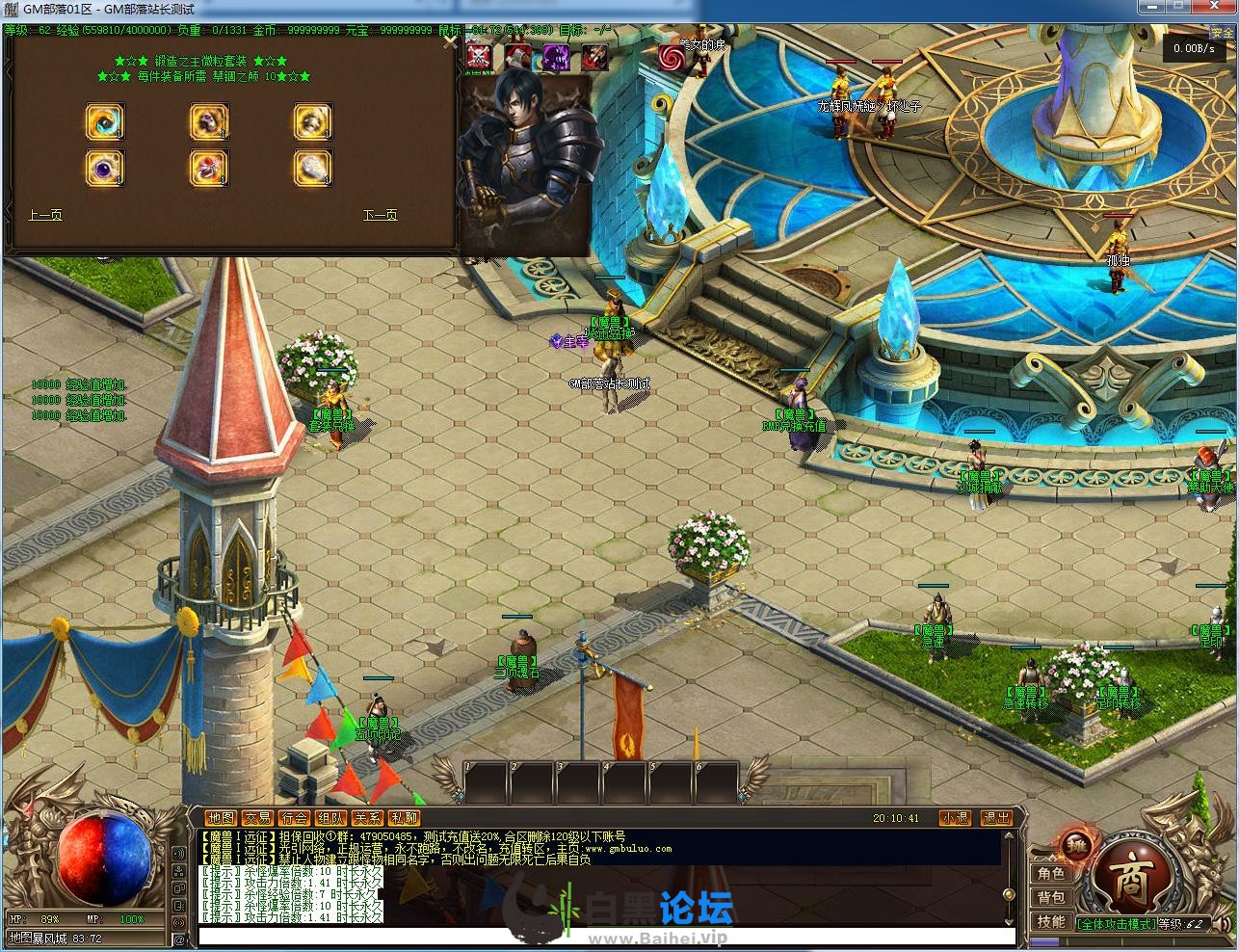
Task: Go to the next page (下一页)
Action: tap(380, 215)
